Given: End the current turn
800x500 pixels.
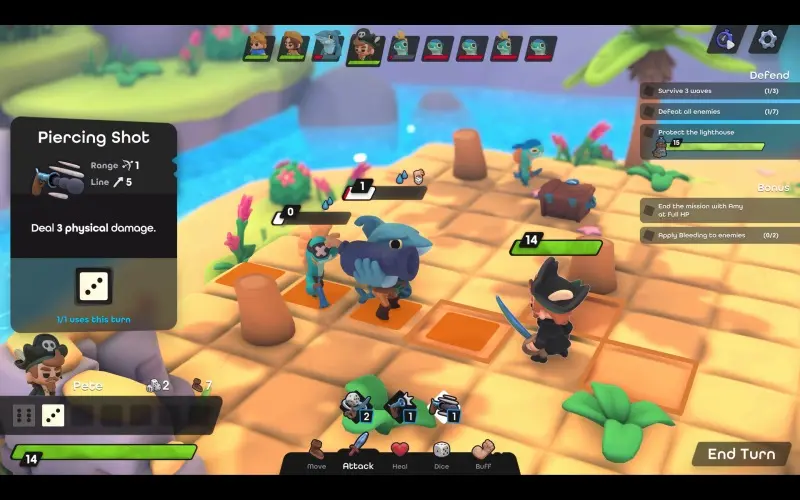Looking at the screenshot, I should point(741,454).
